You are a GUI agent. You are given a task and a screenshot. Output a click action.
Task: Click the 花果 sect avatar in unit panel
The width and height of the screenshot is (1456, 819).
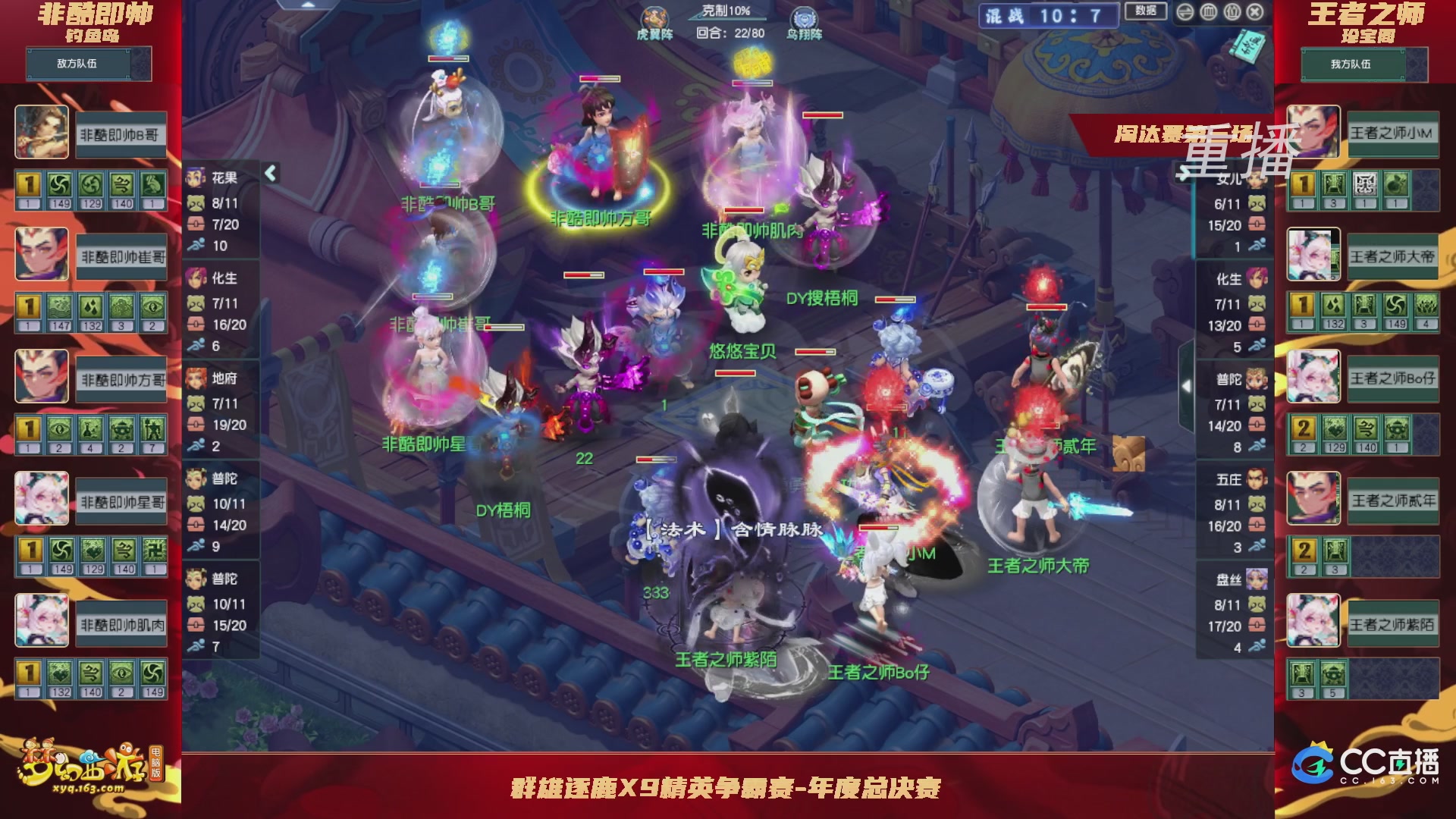[196, 176]
